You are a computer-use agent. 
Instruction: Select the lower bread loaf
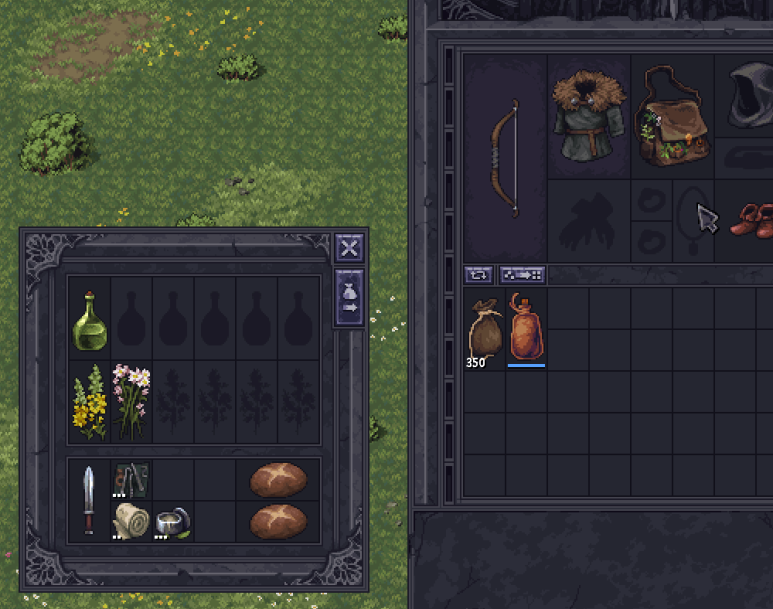point(277,521)
